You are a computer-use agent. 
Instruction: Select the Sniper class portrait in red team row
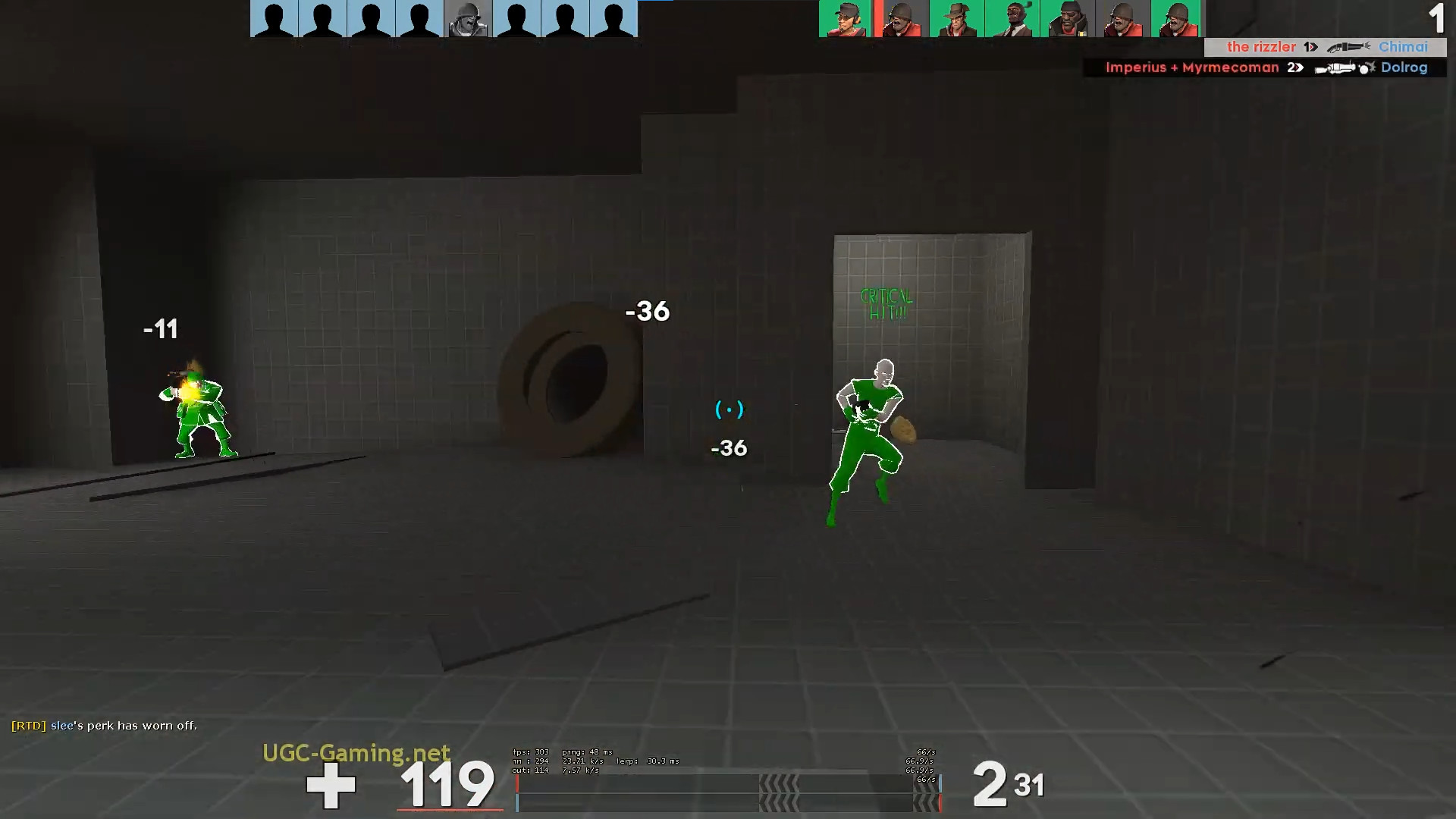click(955, 18)
